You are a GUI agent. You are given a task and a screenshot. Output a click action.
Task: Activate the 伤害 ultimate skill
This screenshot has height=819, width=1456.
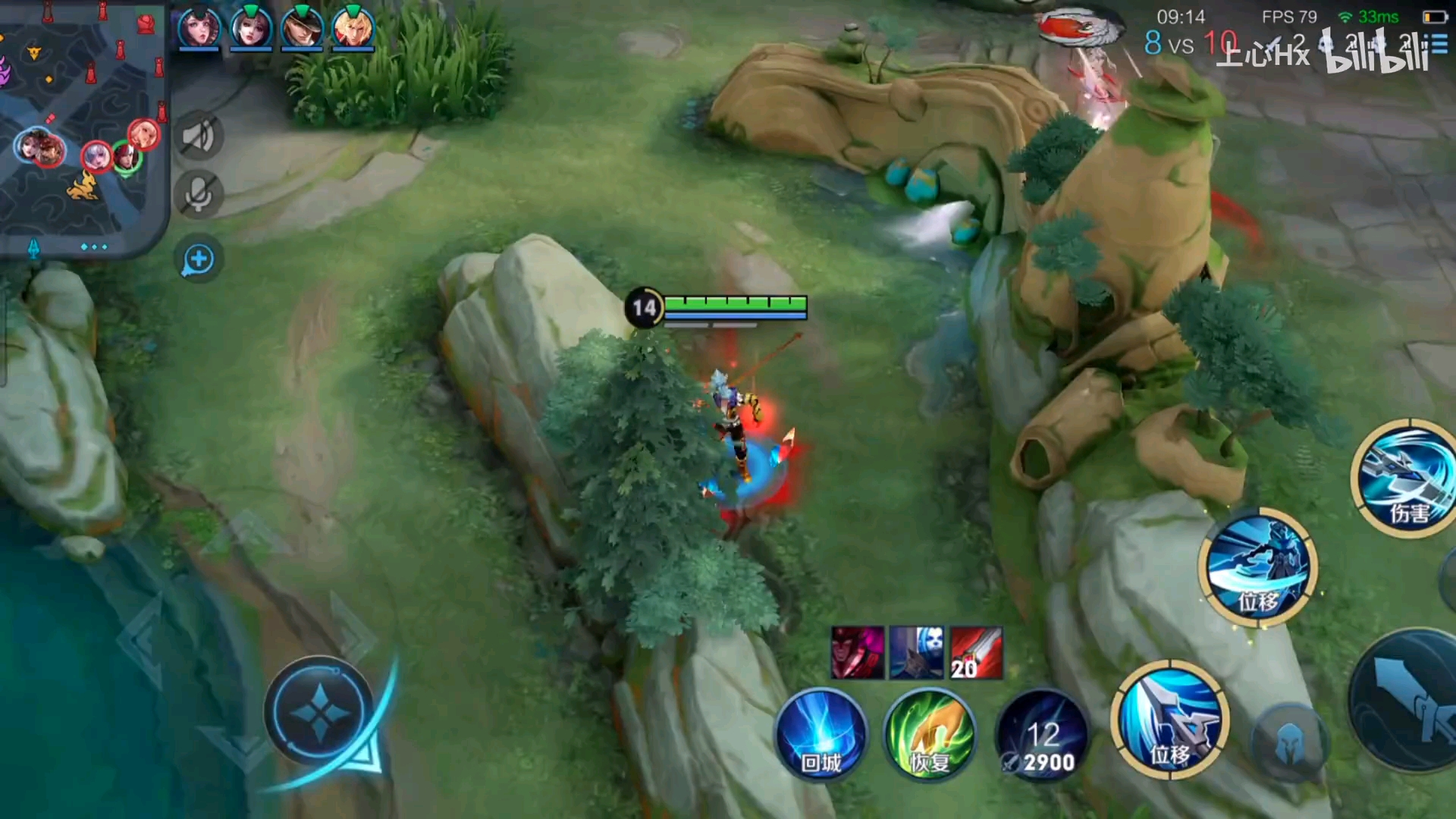click(x=1407, y=478)
